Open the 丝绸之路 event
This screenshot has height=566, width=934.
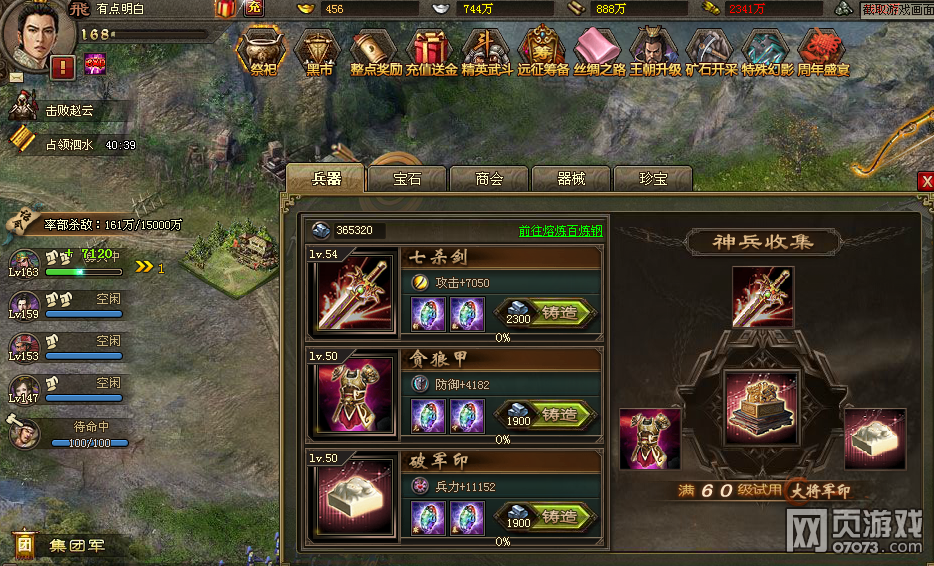coord(600,51)
